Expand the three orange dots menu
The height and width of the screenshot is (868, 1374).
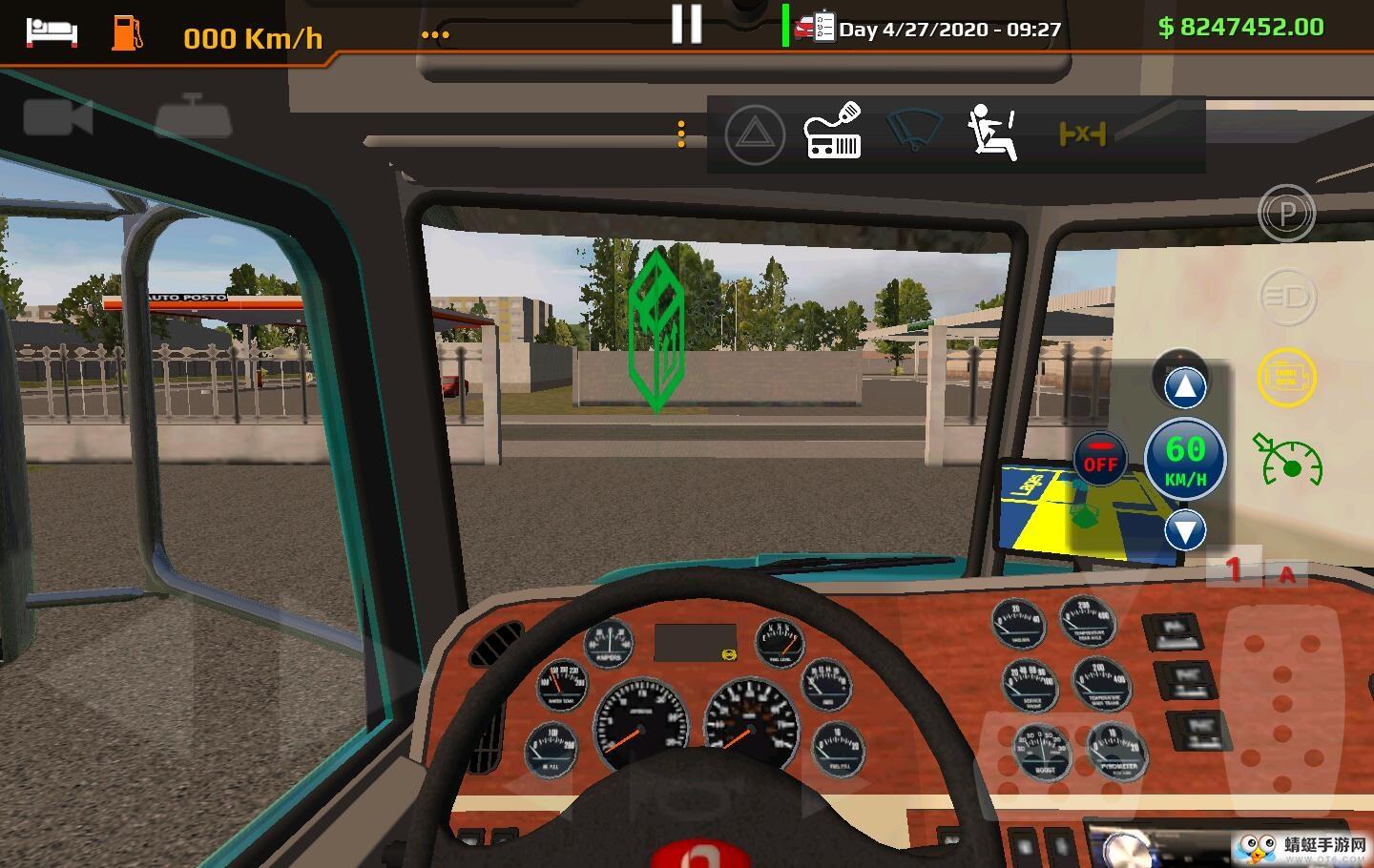(x=435, y=35)
